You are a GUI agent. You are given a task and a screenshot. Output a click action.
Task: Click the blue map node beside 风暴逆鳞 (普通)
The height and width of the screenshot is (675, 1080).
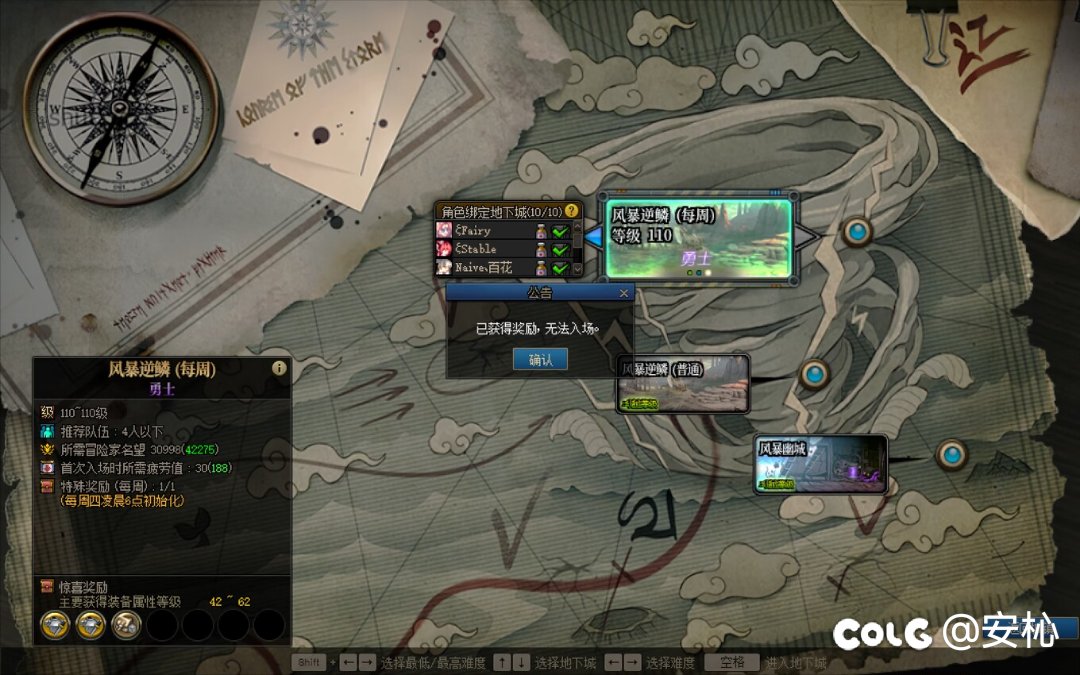(814, 375)
